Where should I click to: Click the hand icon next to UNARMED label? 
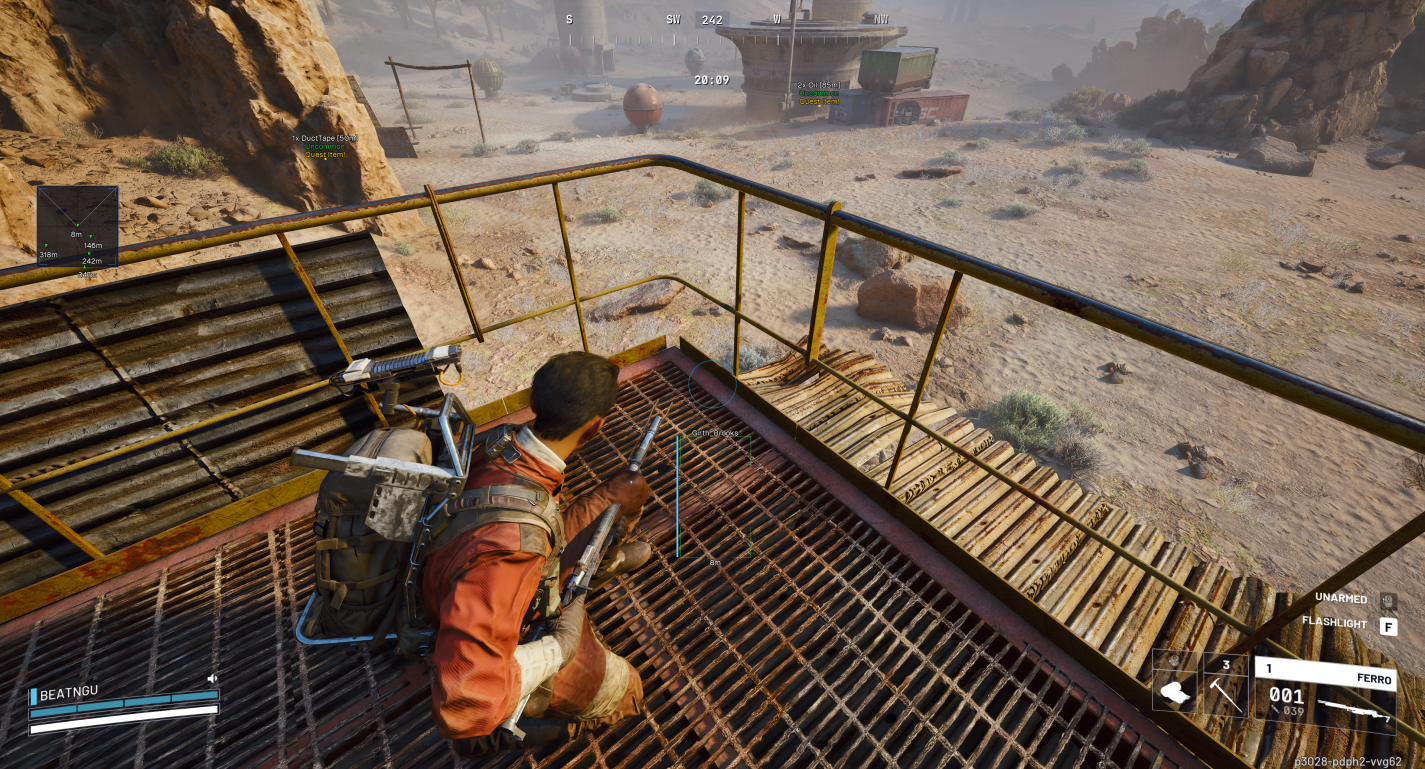click(x=1387, y=601)
